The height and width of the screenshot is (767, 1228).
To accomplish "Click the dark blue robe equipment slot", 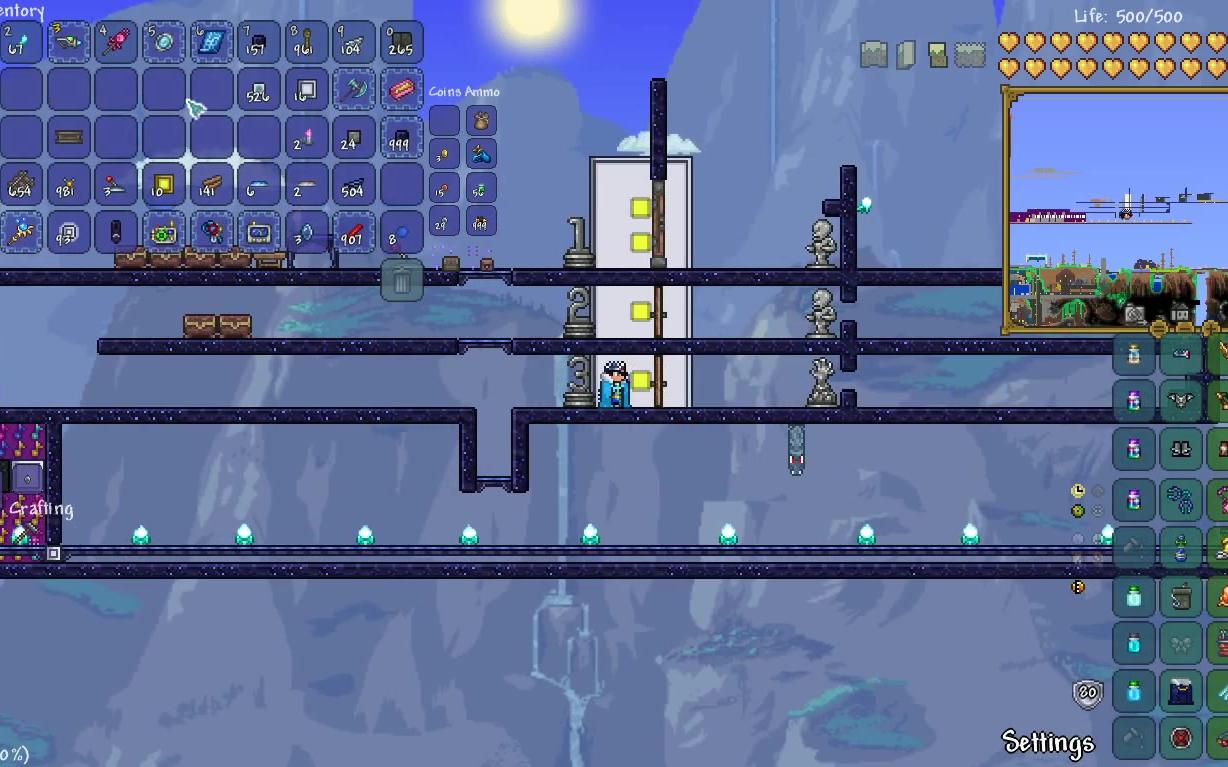I will (x=1181, y=692).
